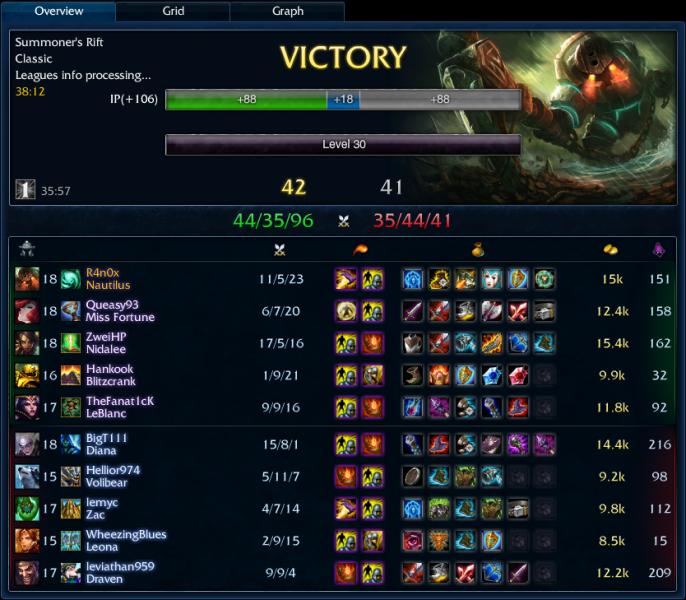686x600 pixels.
Task: Switch to the Grid tab
Action: [173, 12]
